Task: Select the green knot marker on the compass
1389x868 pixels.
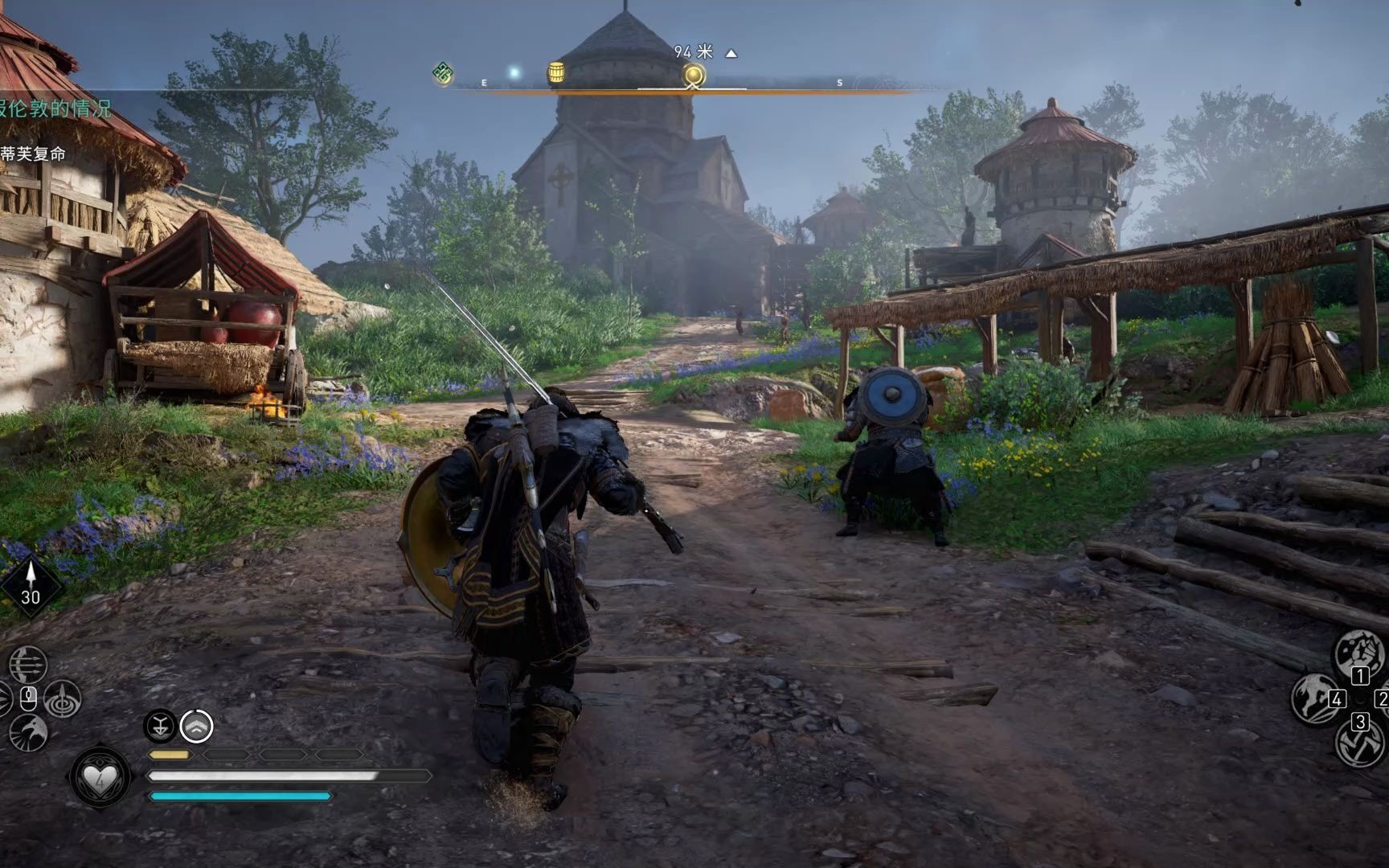Action: tap(443, 74)
